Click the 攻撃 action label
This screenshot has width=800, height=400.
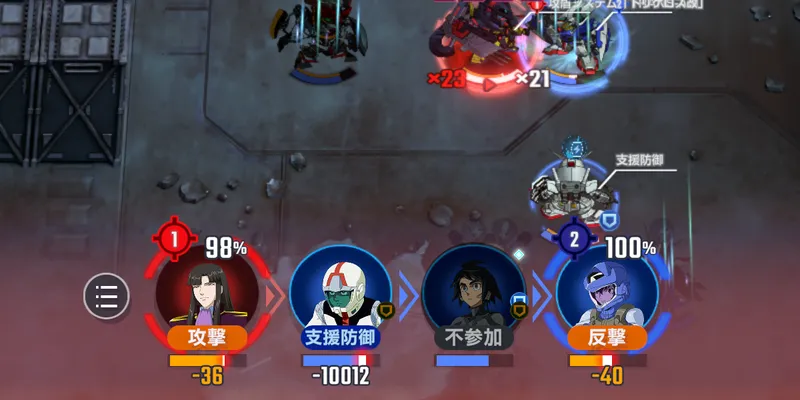point(206,337)
